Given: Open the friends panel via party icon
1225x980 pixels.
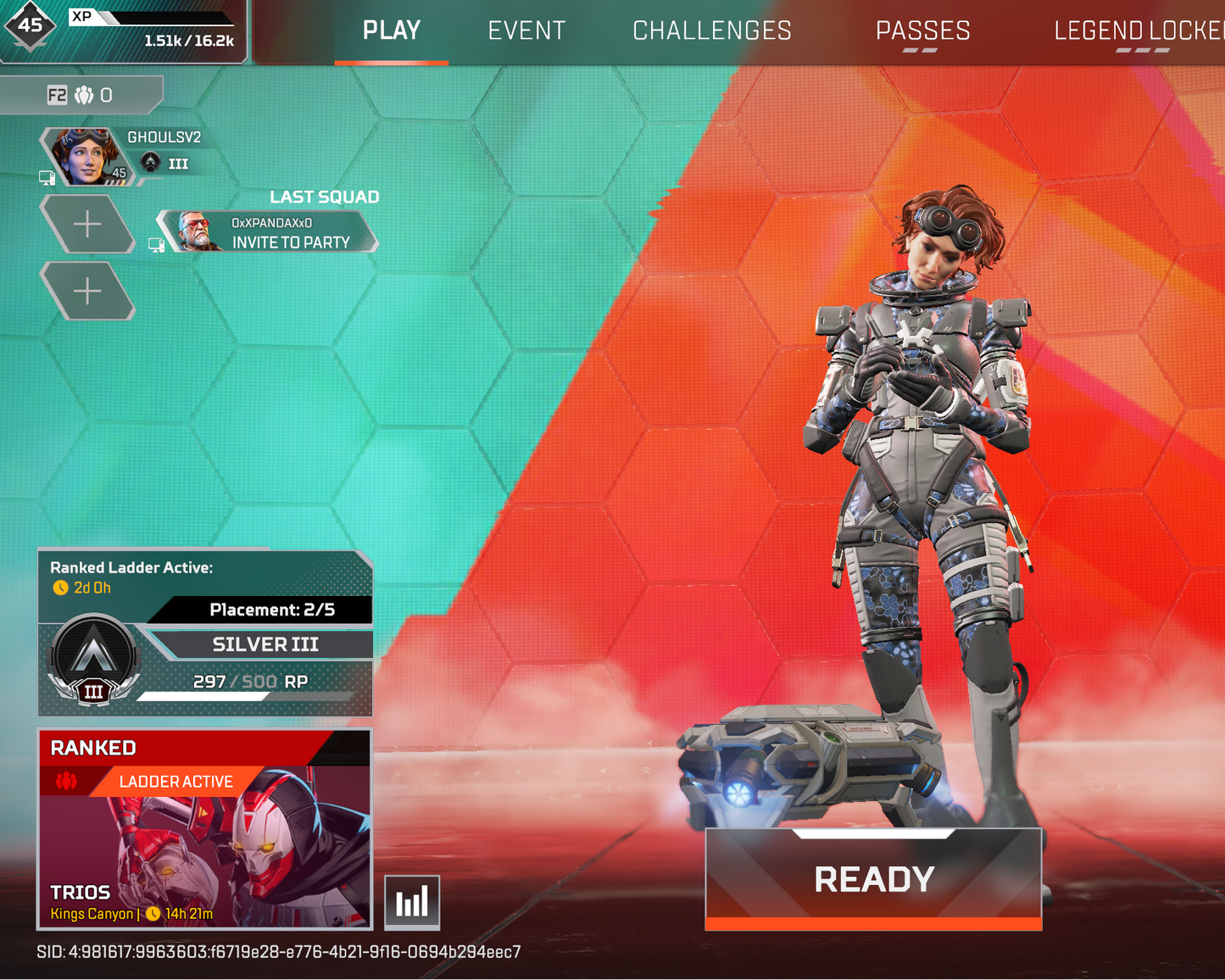Looking at the screenshot, I should [x=82, y=95].
